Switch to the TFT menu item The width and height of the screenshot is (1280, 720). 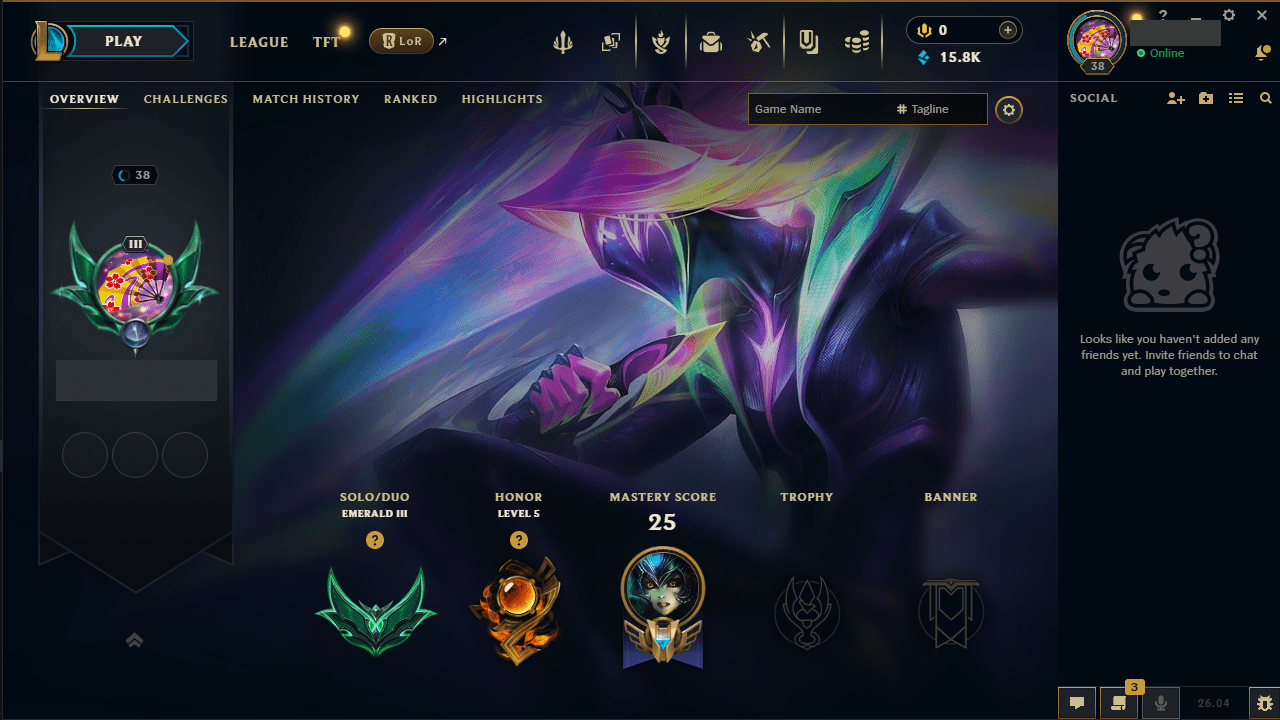coord(326,42)
